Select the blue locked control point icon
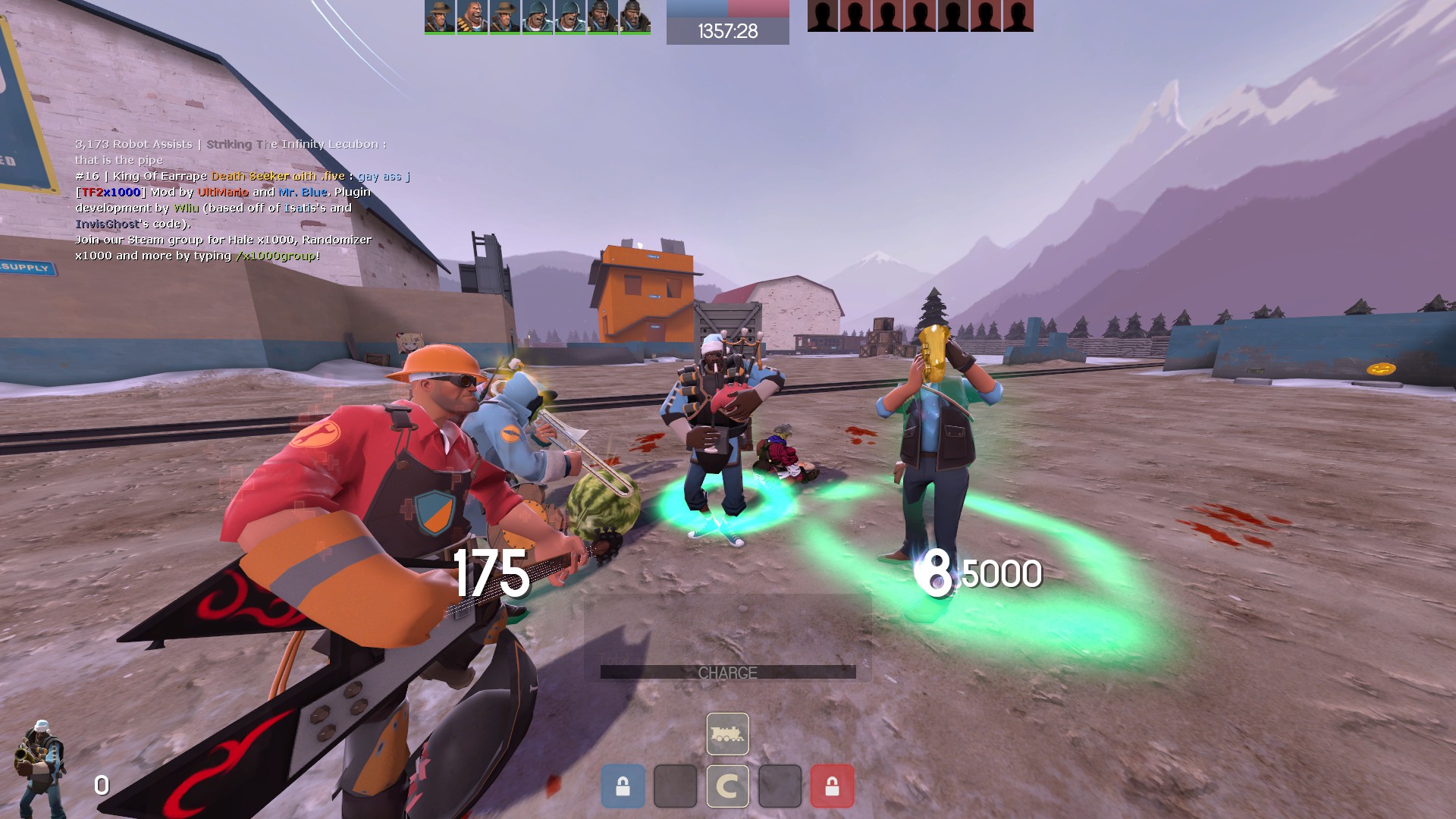Screen dimensions: 1456x819 [x=623, y=786]
